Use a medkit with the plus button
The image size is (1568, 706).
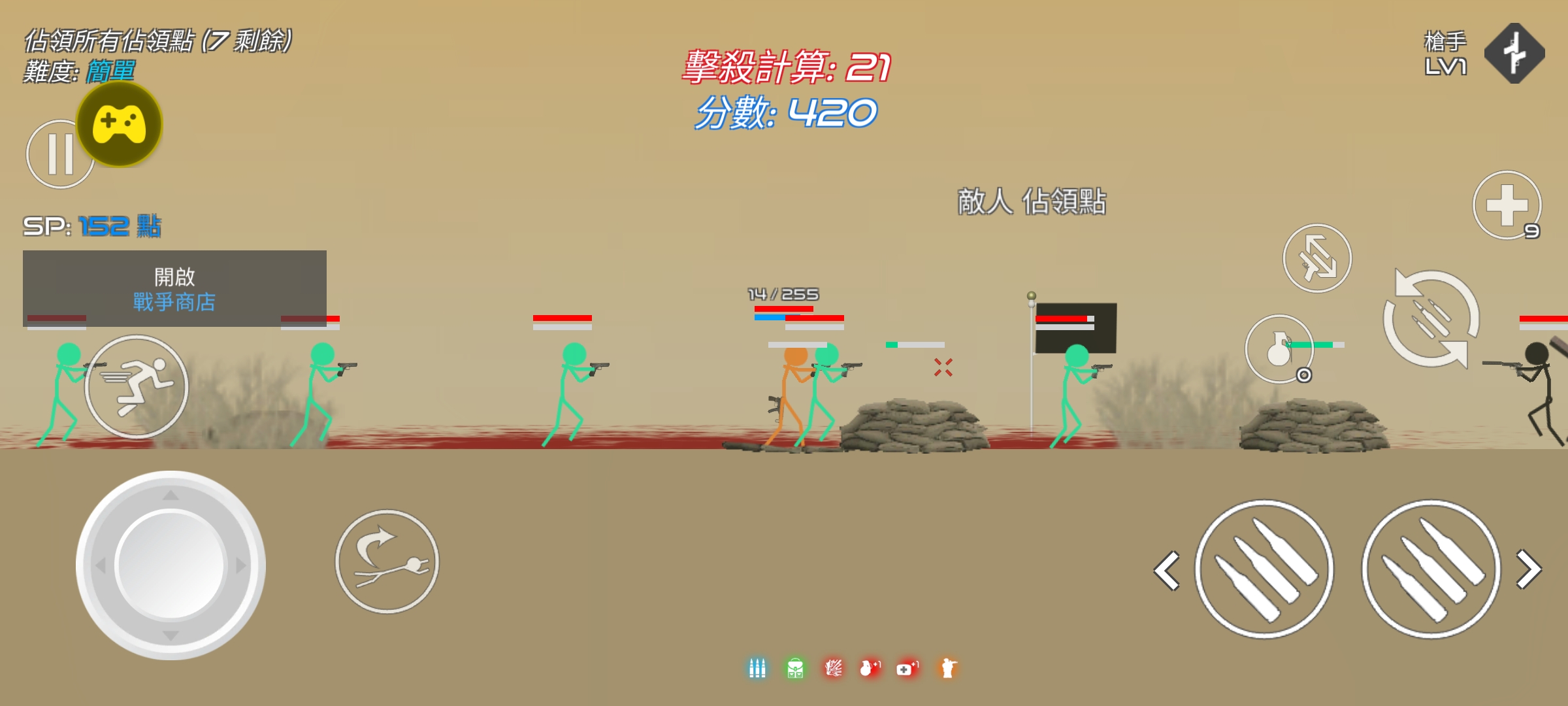coord(1507,205)
